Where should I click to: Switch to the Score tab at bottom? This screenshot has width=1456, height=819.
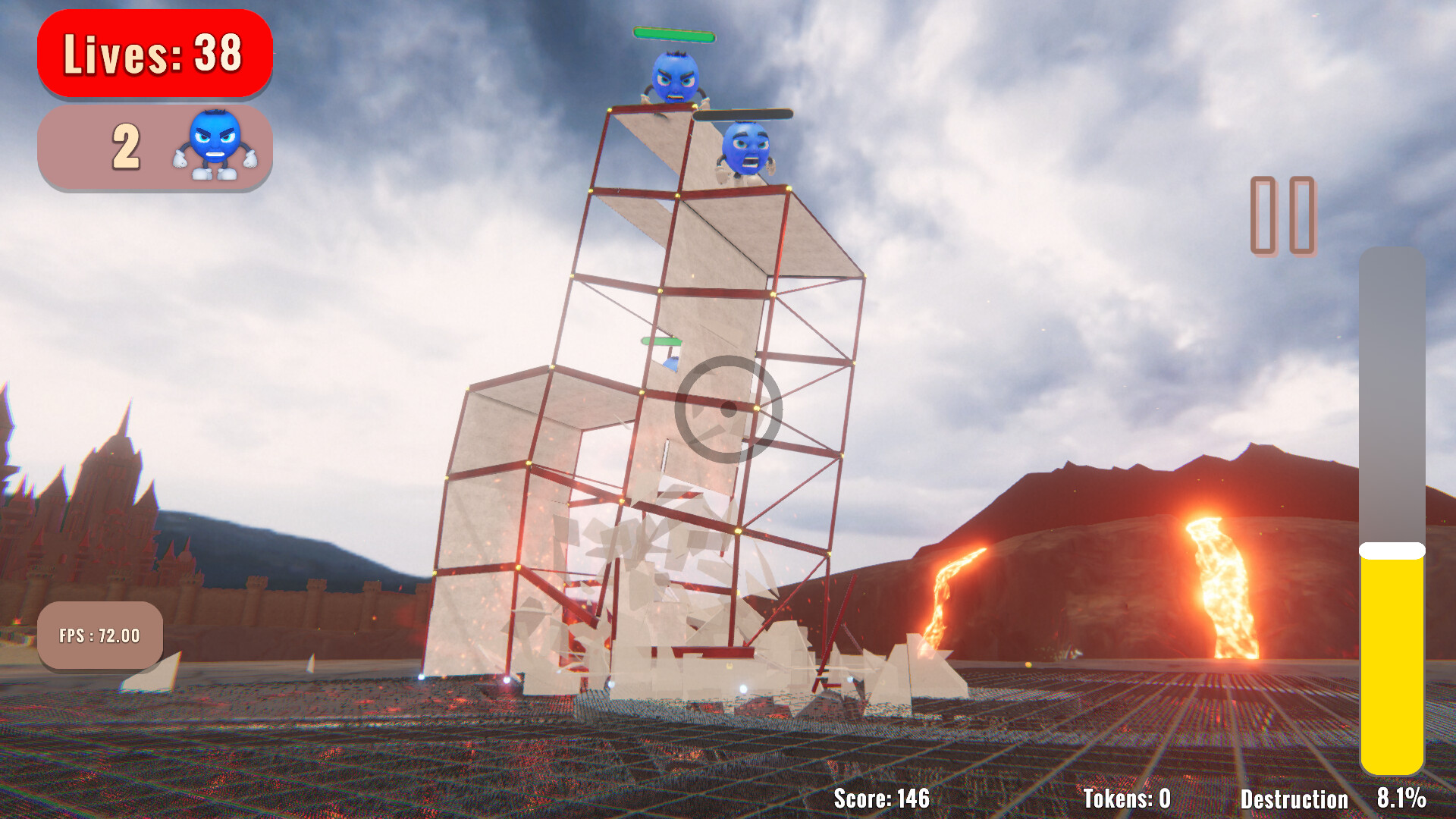coord(882,799)
